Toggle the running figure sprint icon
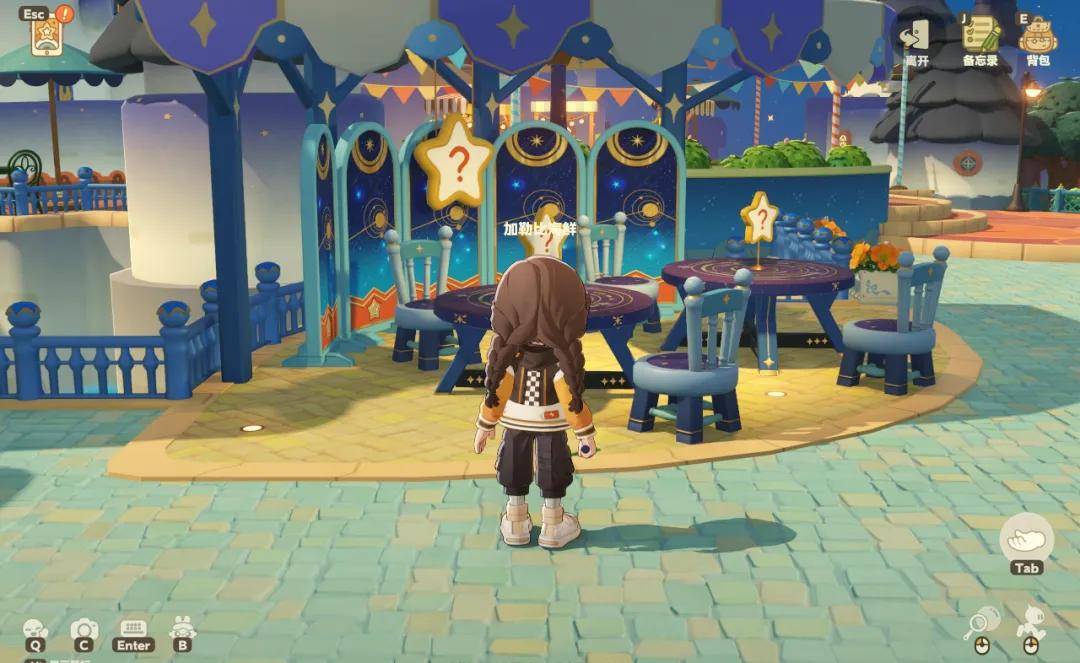 coord(1031,624)
